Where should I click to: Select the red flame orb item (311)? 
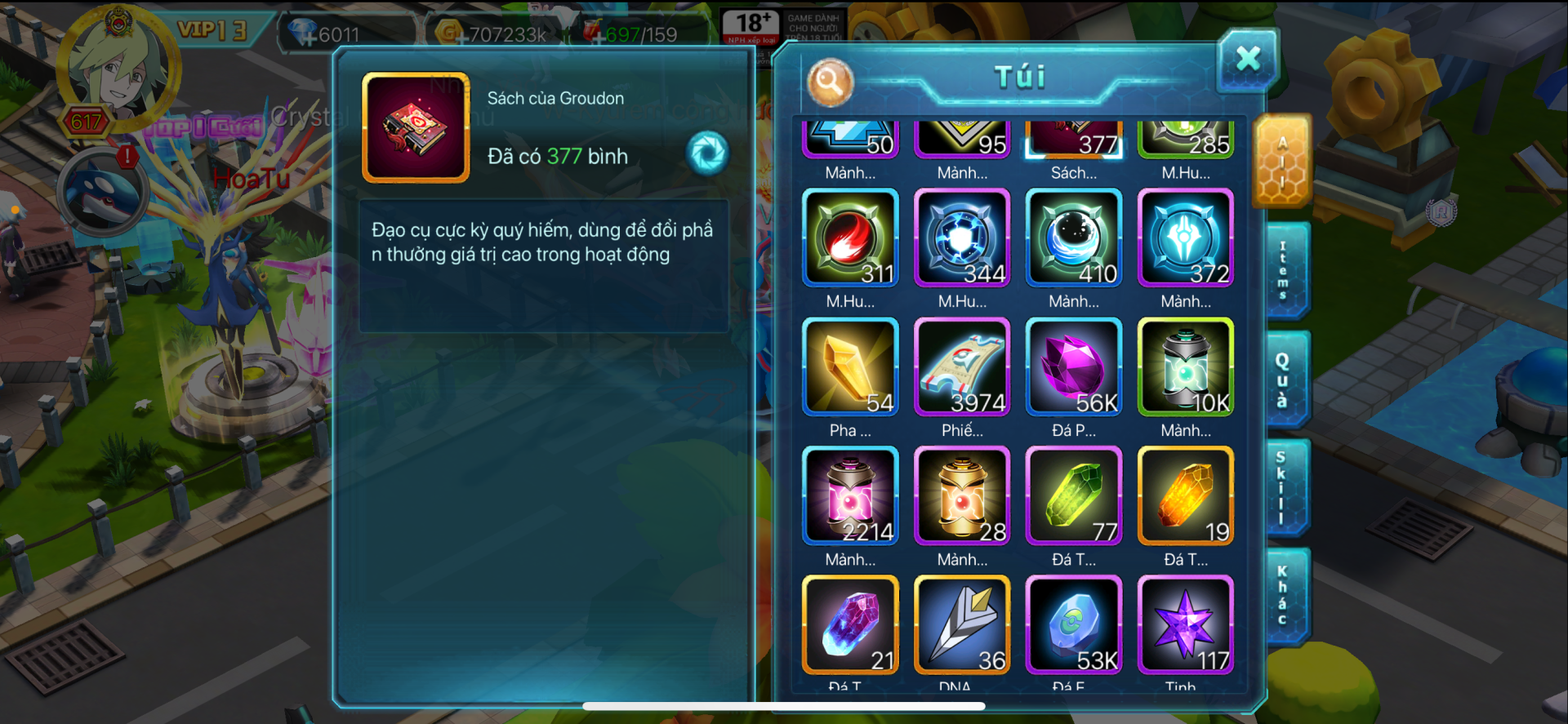click(850, 238)
